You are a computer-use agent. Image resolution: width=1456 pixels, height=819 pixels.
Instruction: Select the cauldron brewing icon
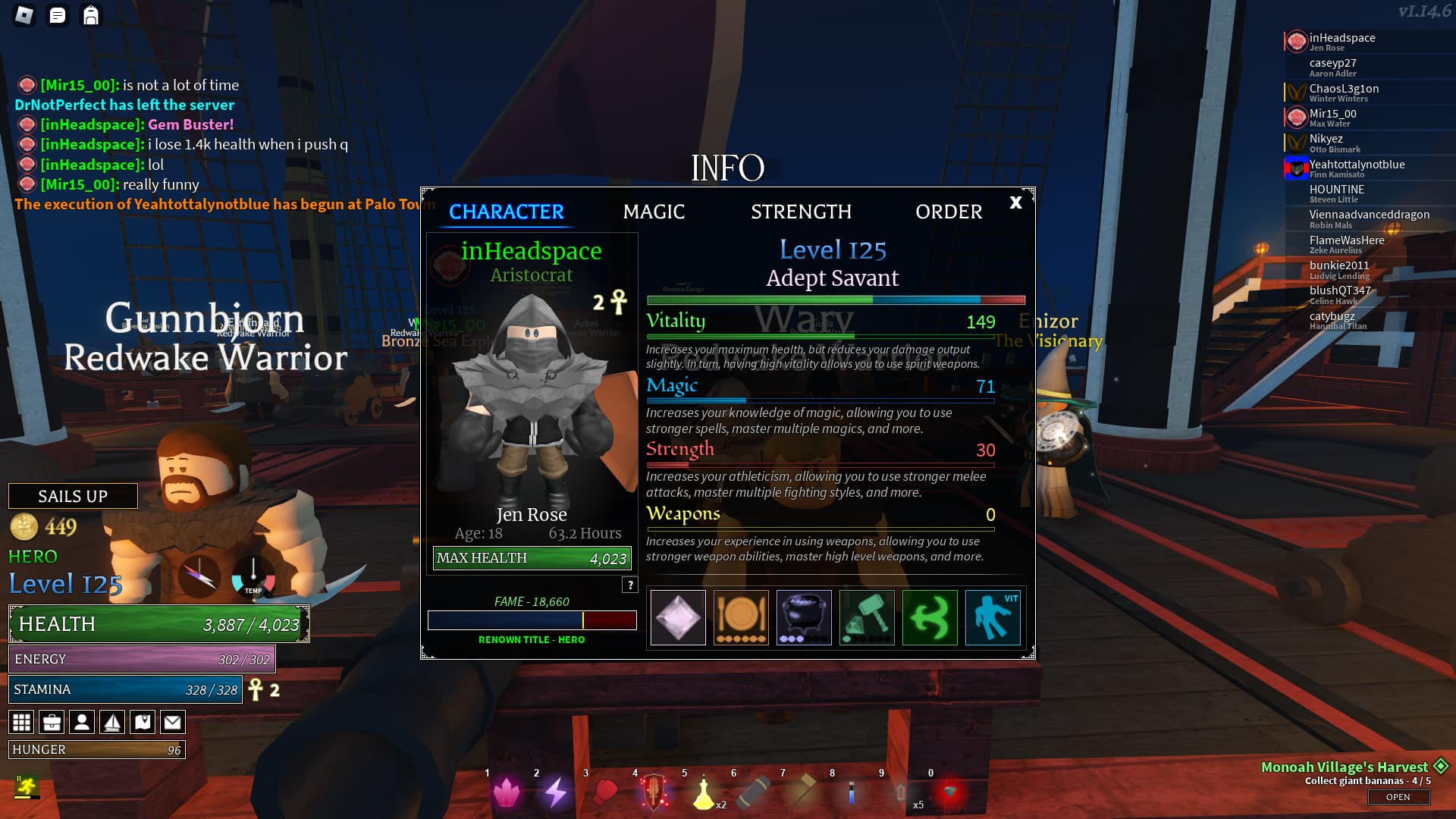click(x=804, y=617)
